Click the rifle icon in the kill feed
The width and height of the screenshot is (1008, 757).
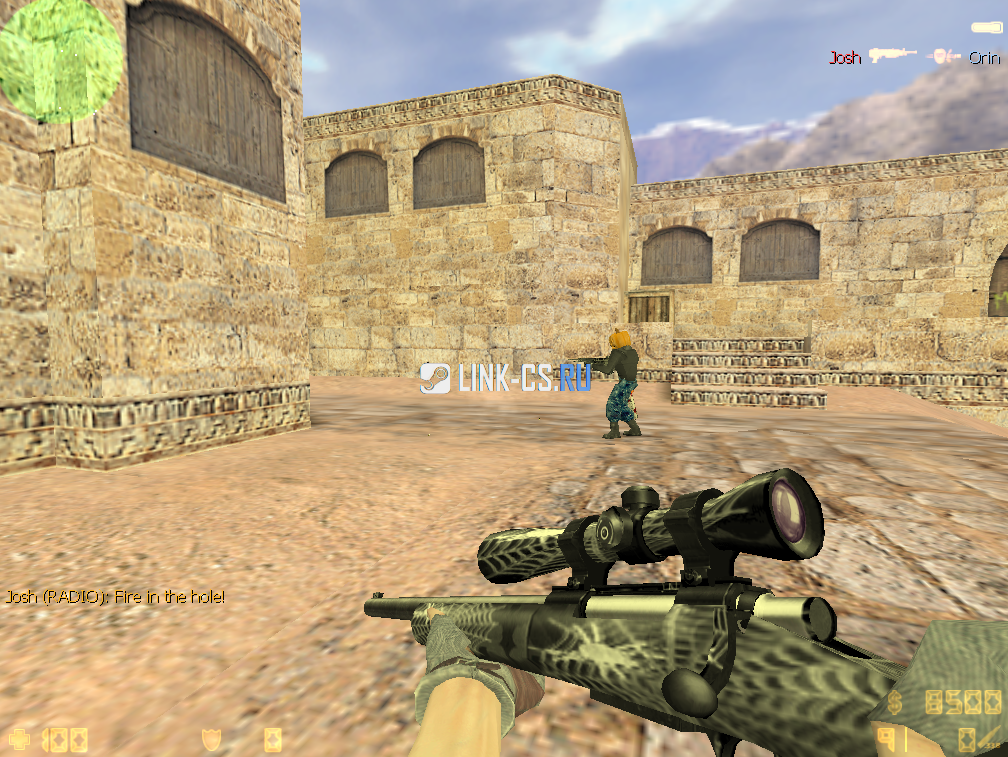point(892,55)
